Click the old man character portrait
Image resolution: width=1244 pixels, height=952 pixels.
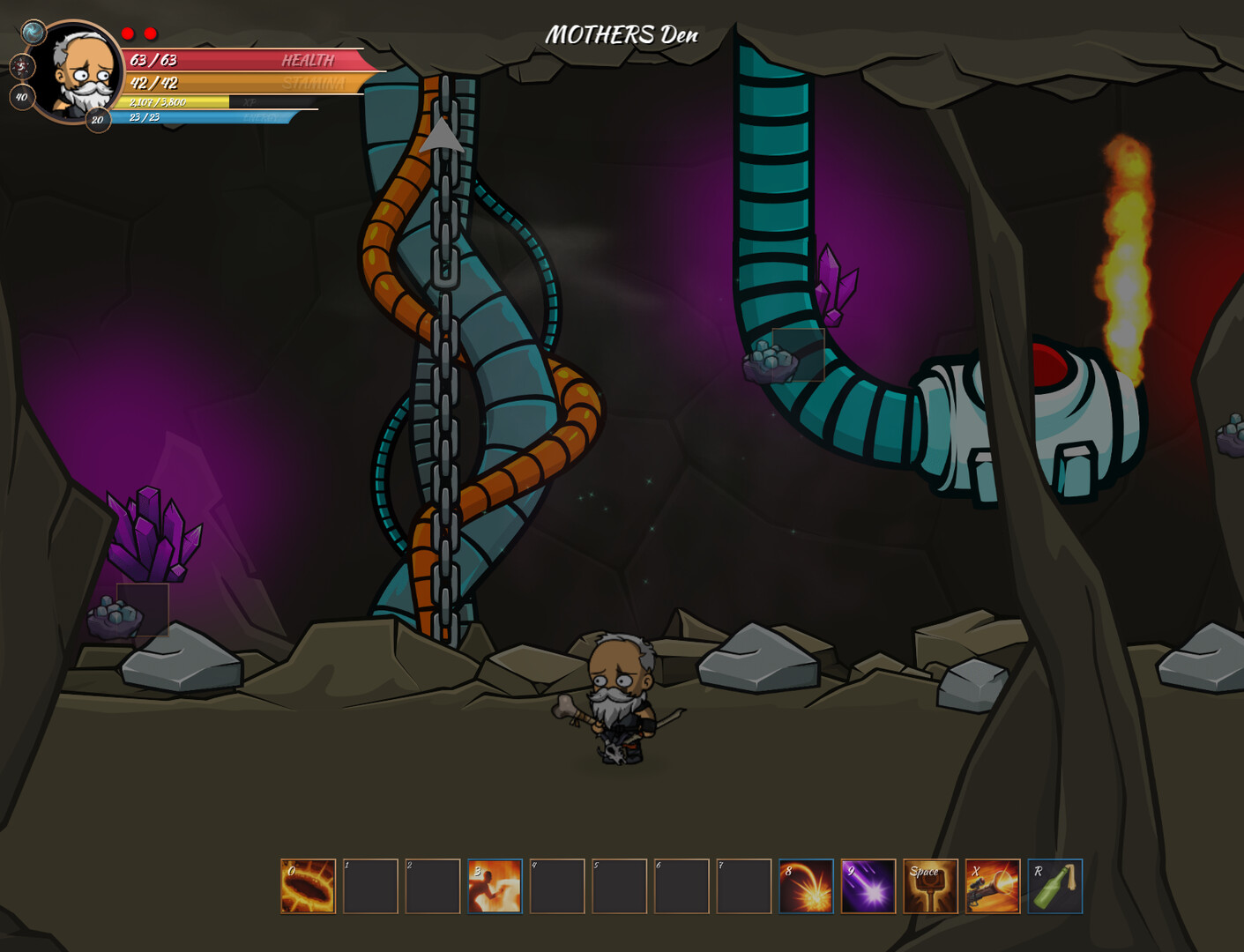tap(81, 72)
